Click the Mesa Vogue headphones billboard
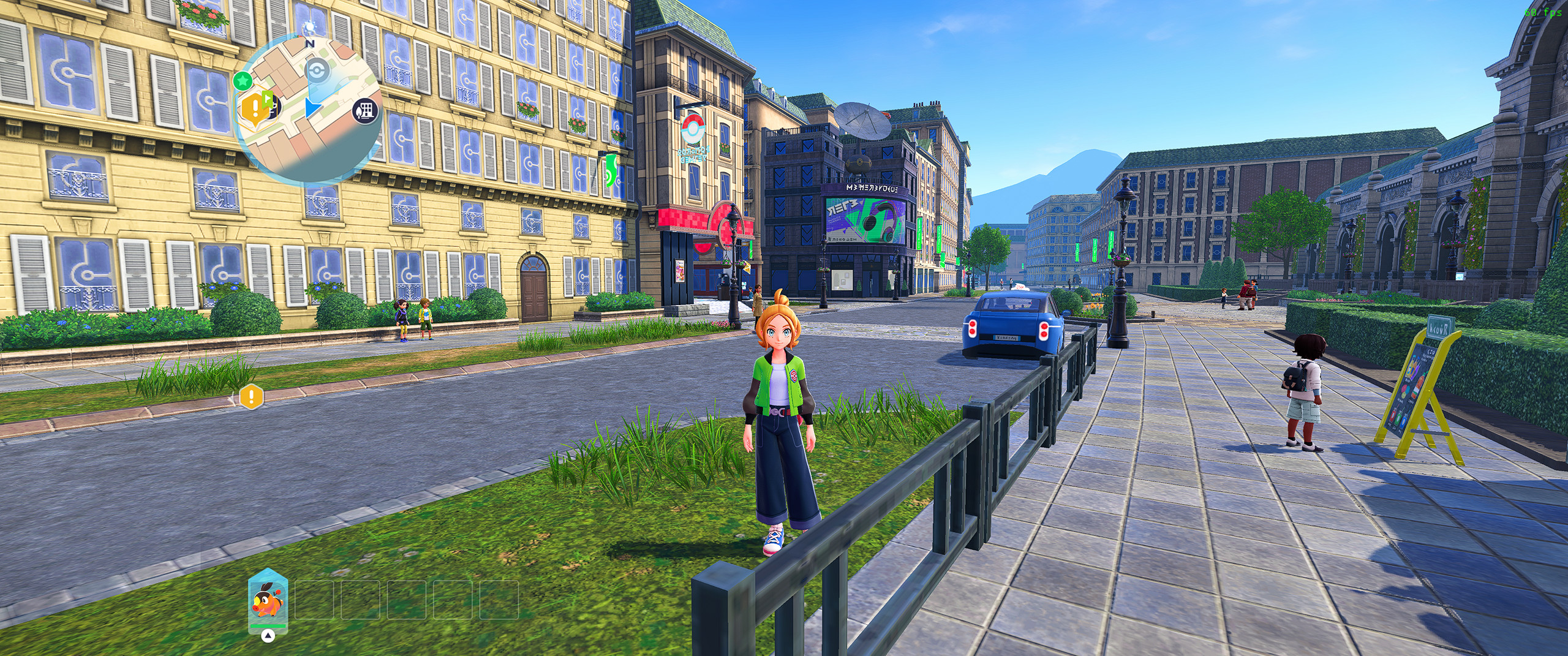1568x656 pixels. (865, 221)
